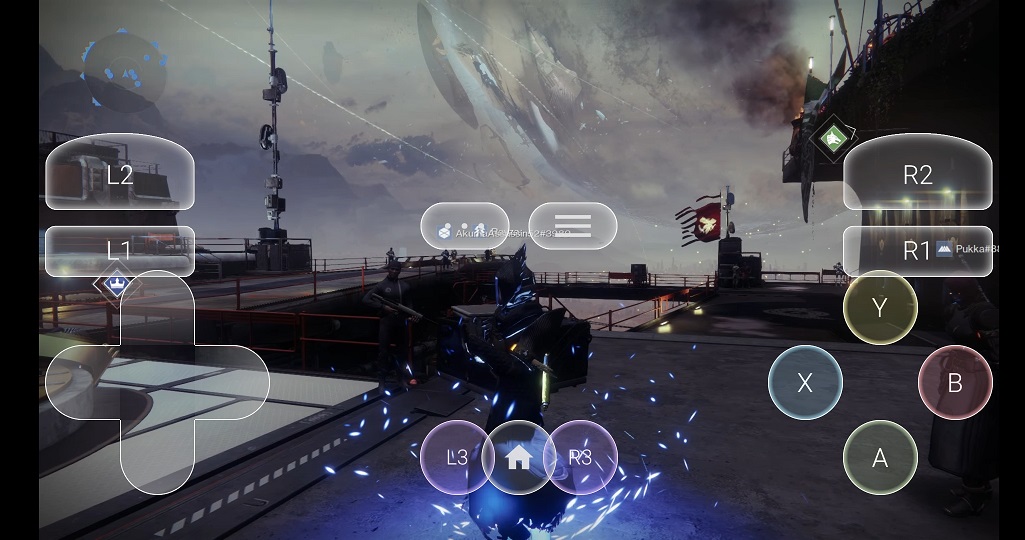This screenshot has width=1025, height=540.
Task: Tap the blue X face button
Action: coord(805,382)
